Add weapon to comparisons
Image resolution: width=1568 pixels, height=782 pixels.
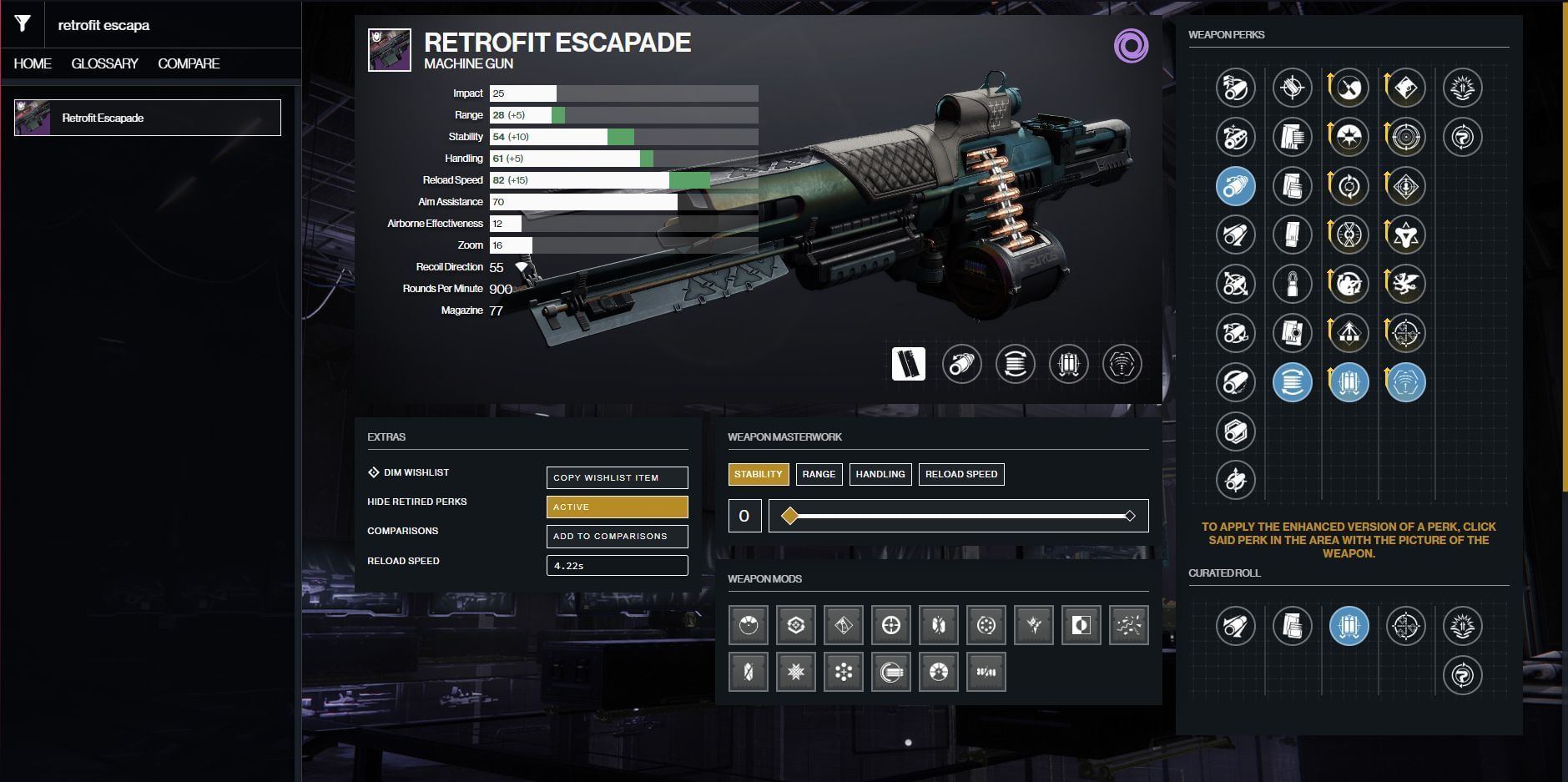pos(617,536)
